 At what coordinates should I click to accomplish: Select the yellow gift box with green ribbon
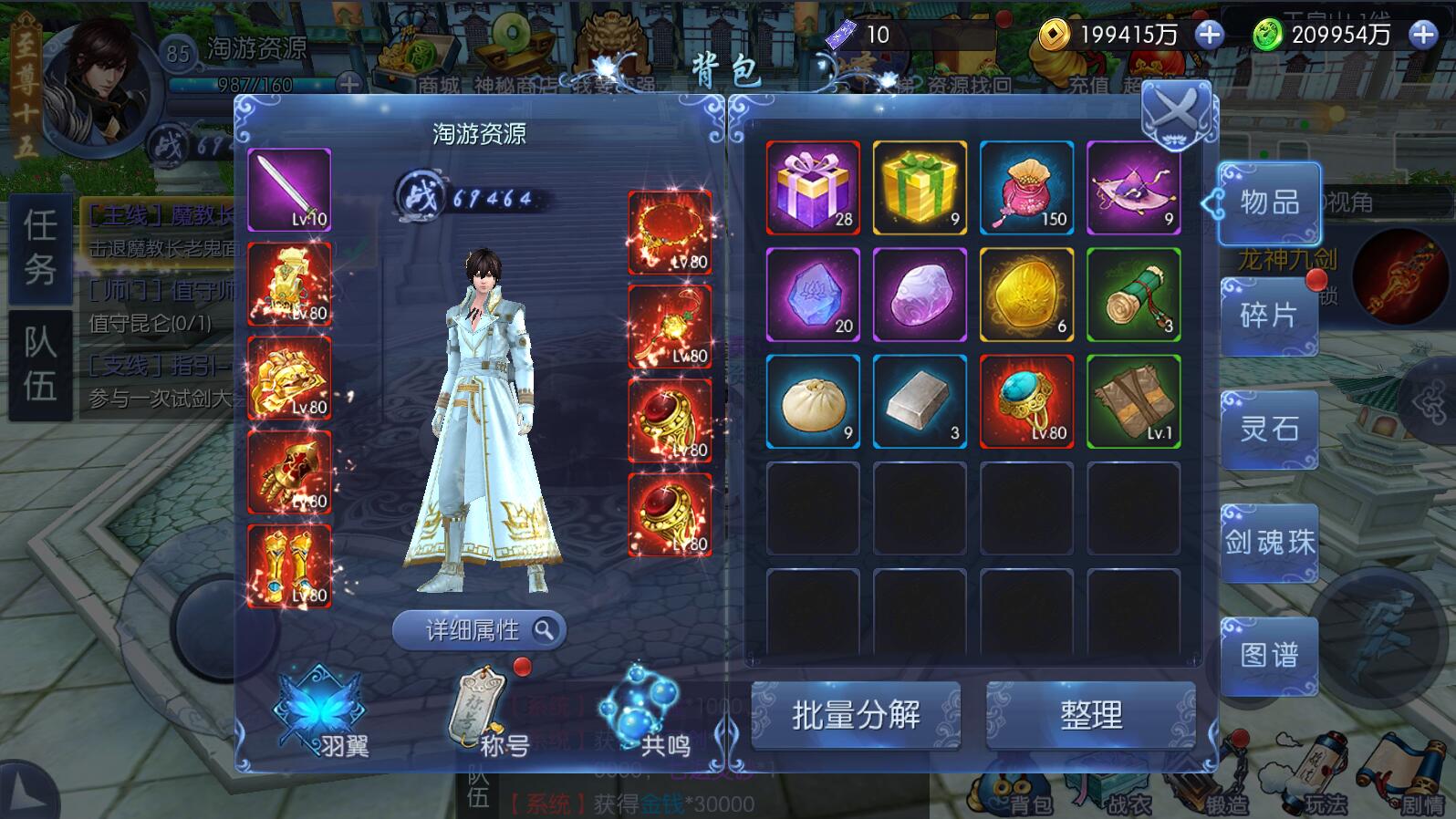pos(920,188)
